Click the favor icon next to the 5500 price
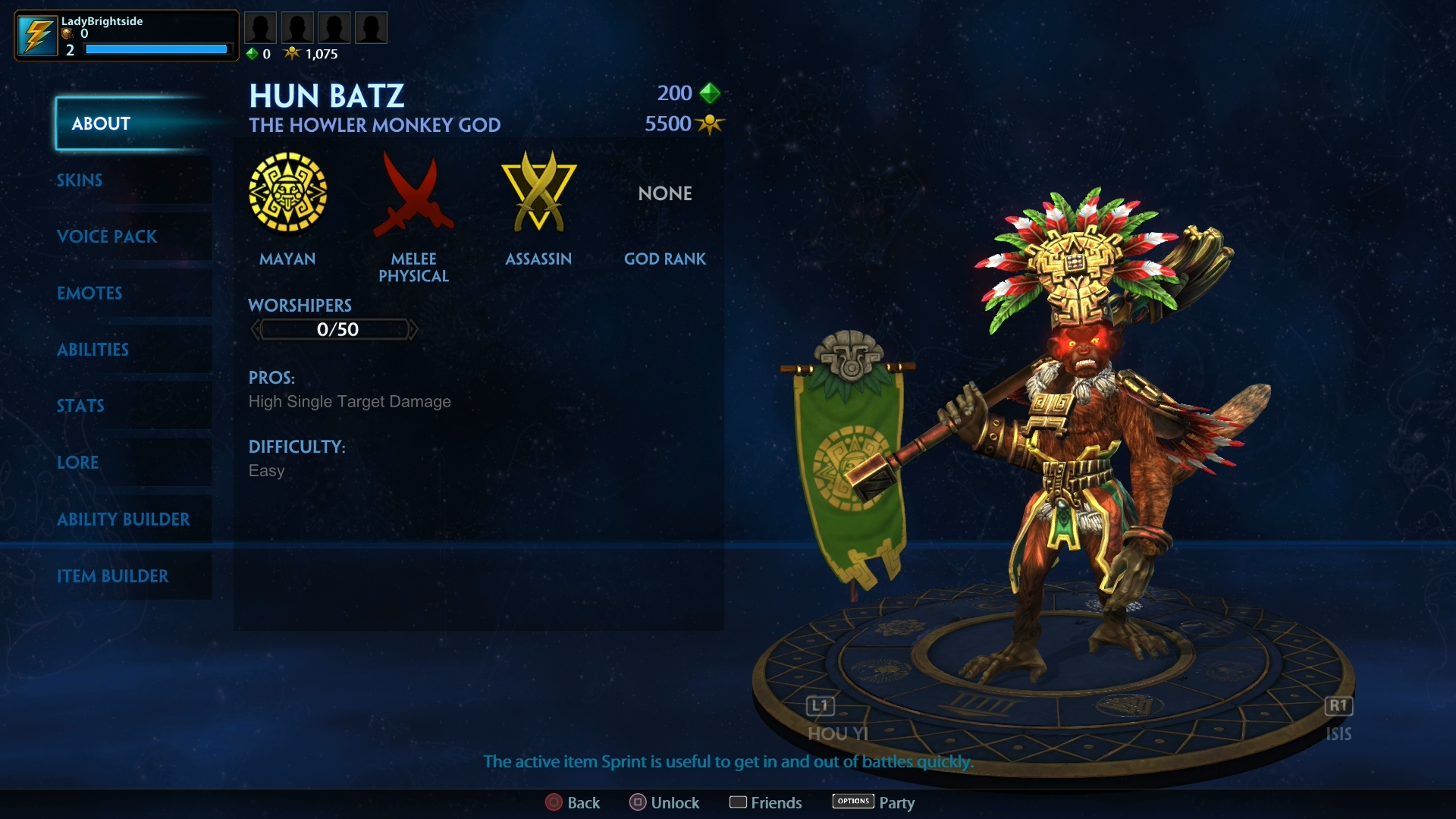1456x819 pixels. point(711,124)
